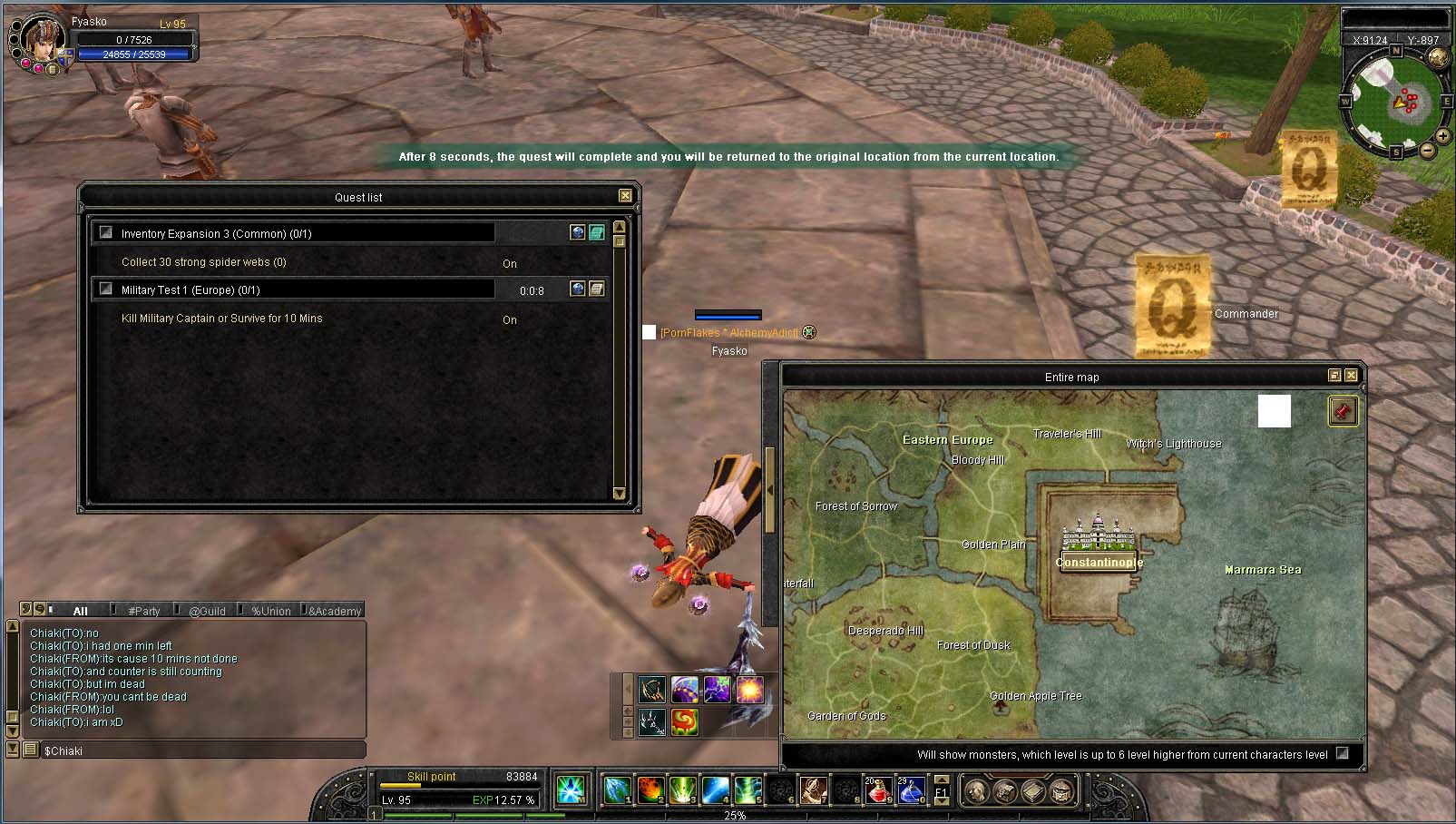Switch to the #Party chat tab

pos(143,611)
